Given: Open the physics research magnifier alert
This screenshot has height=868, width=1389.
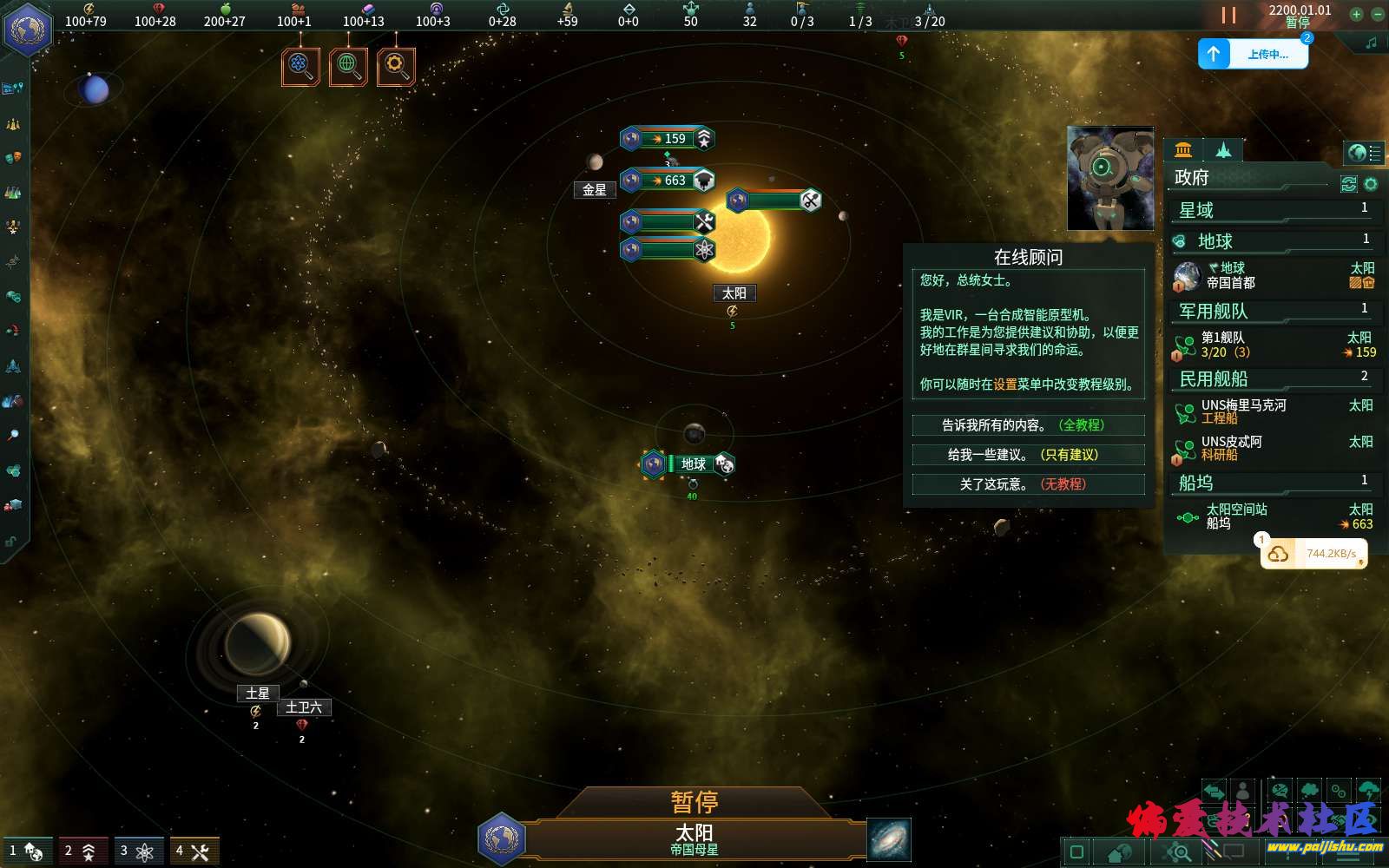Looking at the screenshot, I should point(300,66).
